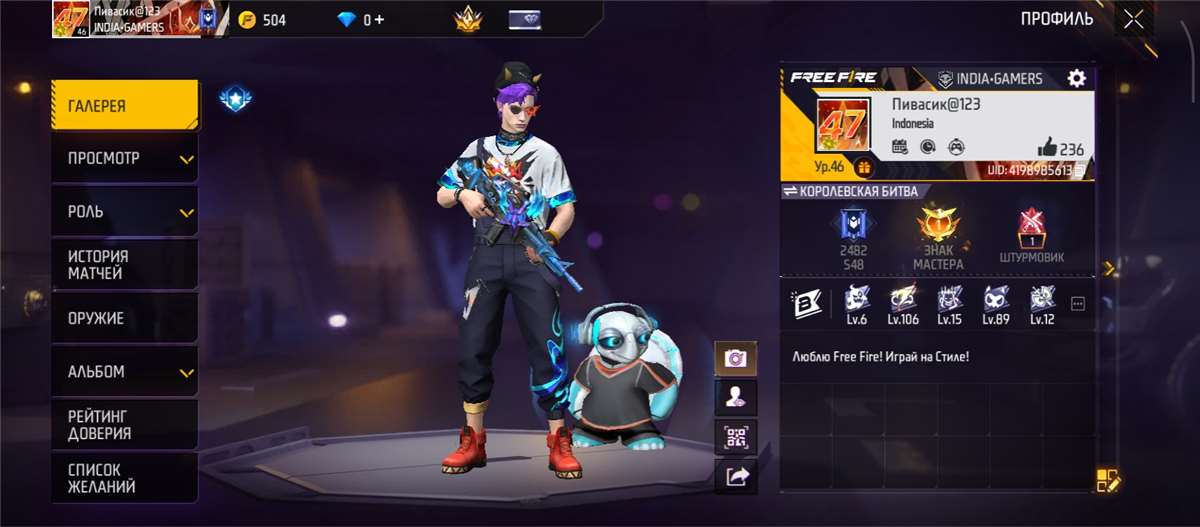Click the gift box icon under avatar

pos(863,168)
